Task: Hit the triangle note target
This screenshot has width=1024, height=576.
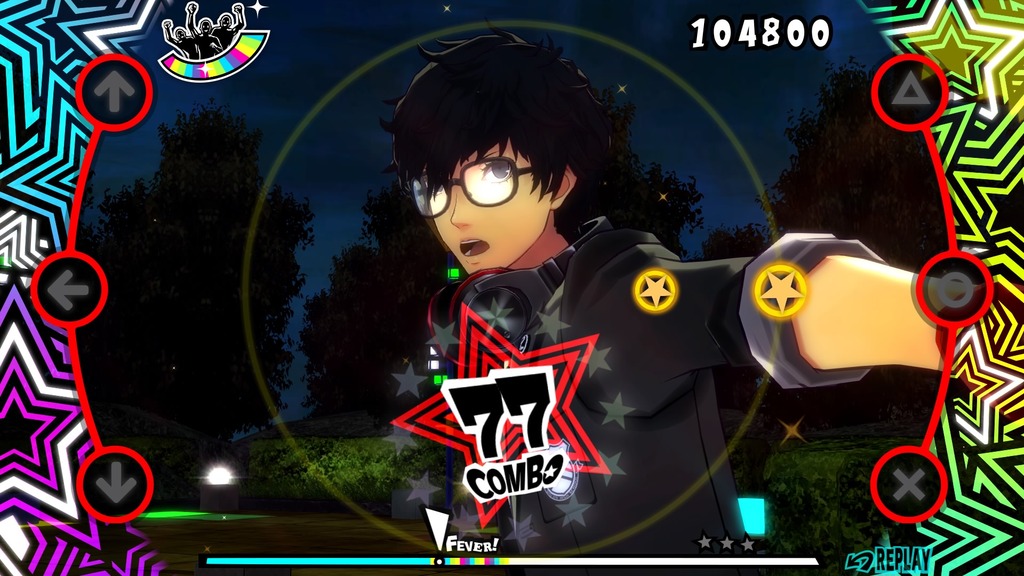Action: [909, 93]
